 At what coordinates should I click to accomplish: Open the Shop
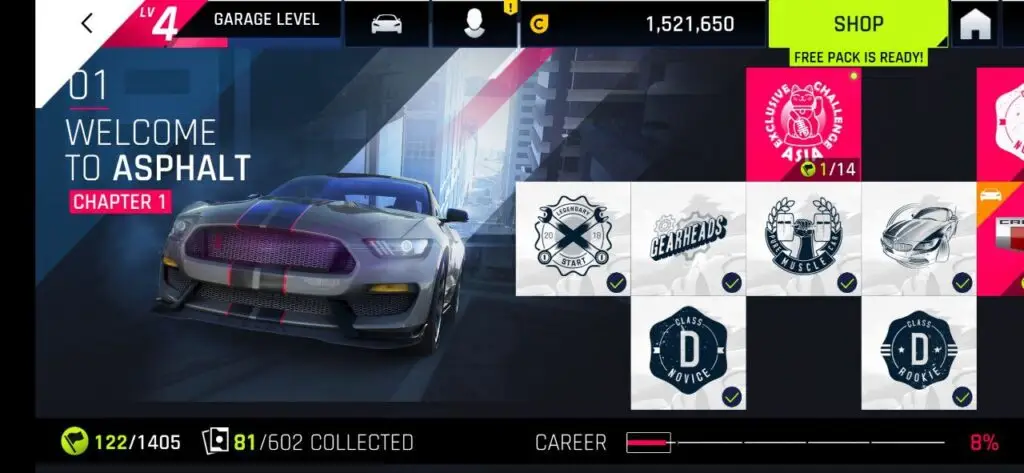(858, 24)
